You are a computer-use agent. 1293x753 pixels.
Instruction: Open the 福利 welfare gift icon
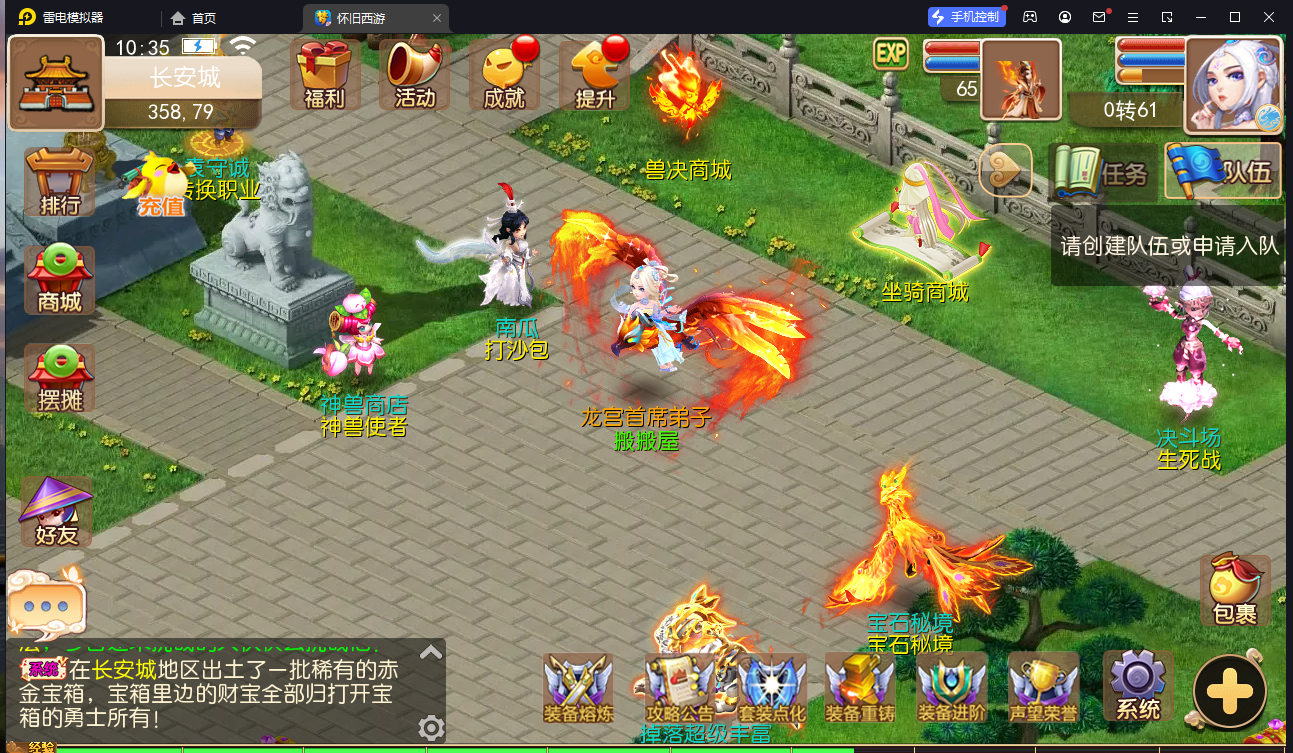click(x=325, y=75)
